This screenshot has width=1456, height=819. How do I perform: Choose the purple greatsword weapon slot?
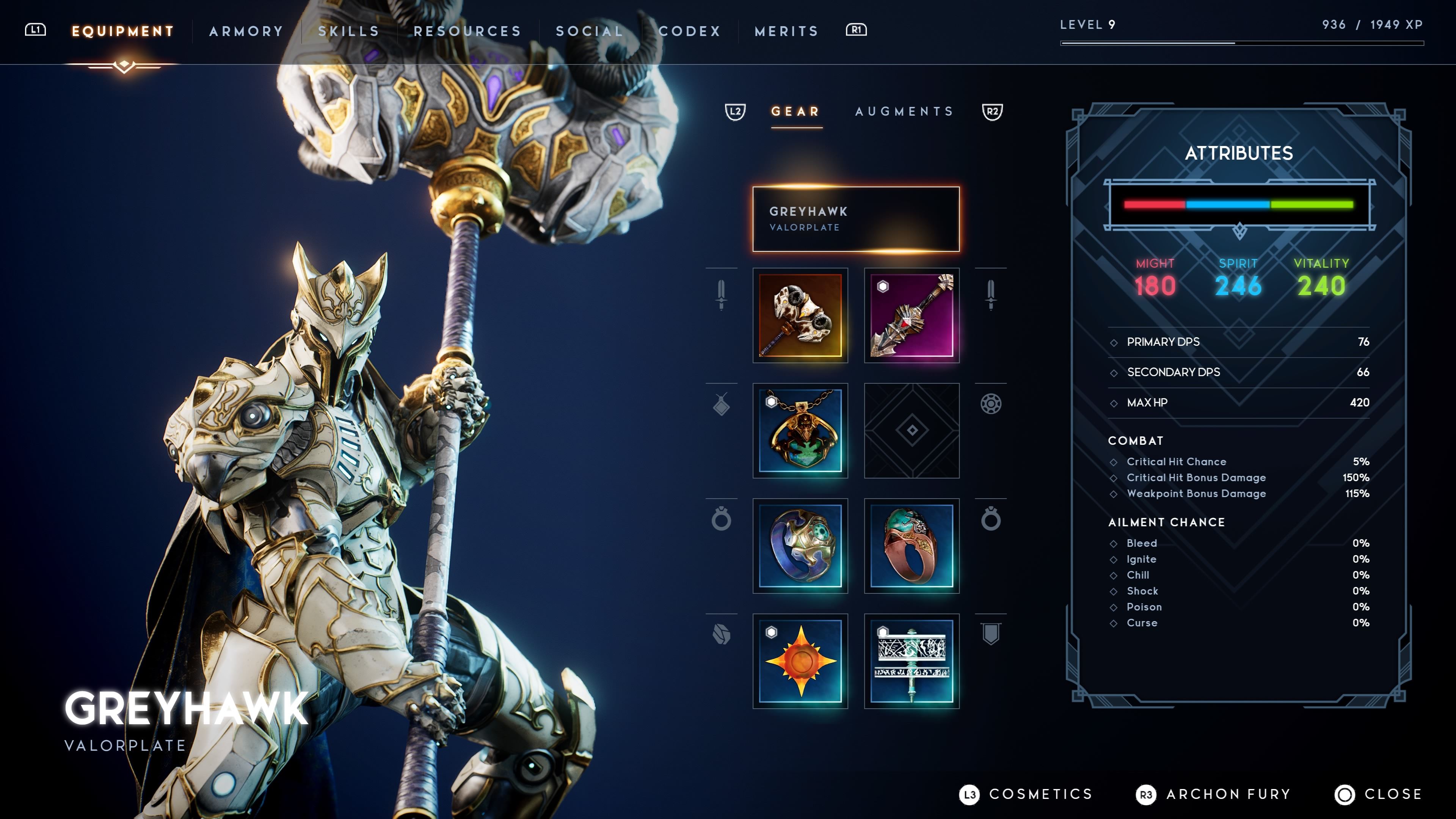click(911, 315)
